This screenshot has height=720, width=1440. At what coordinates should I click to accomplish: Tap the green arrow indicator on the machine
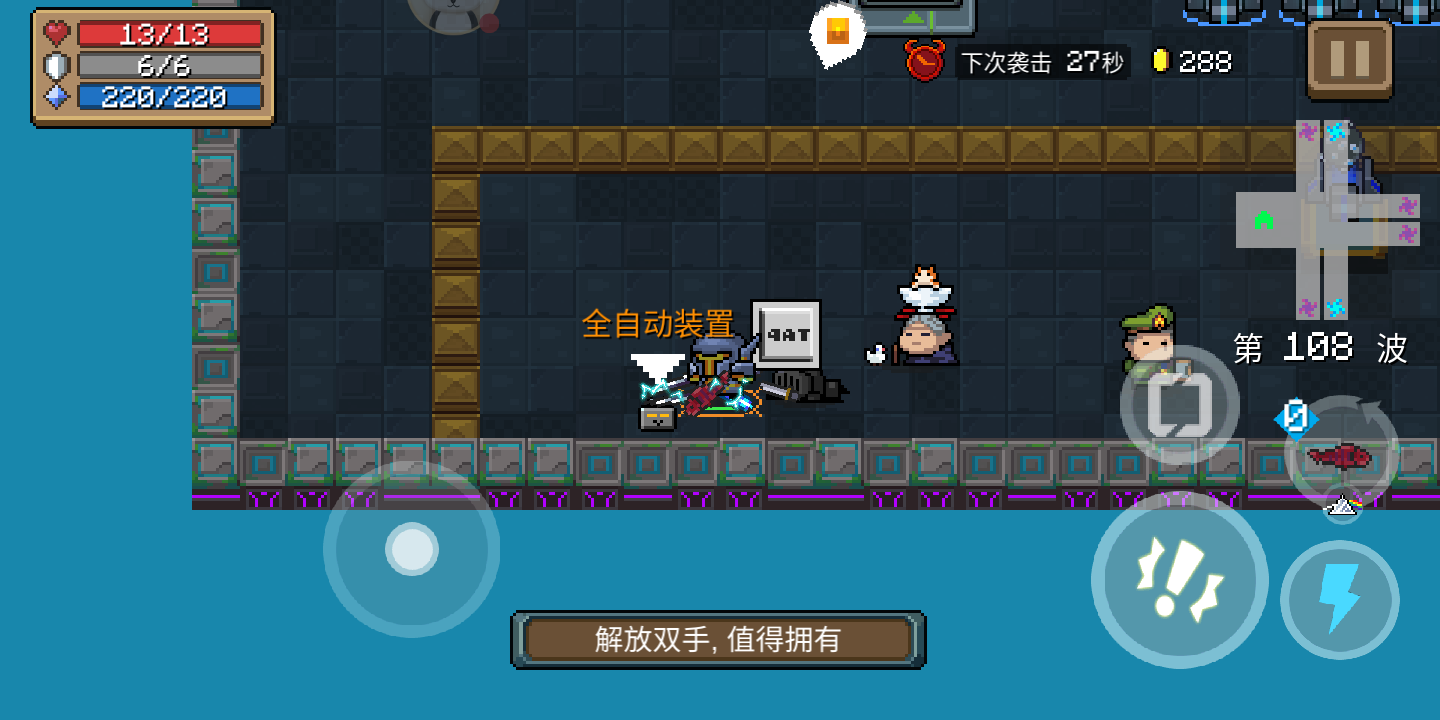914,17
